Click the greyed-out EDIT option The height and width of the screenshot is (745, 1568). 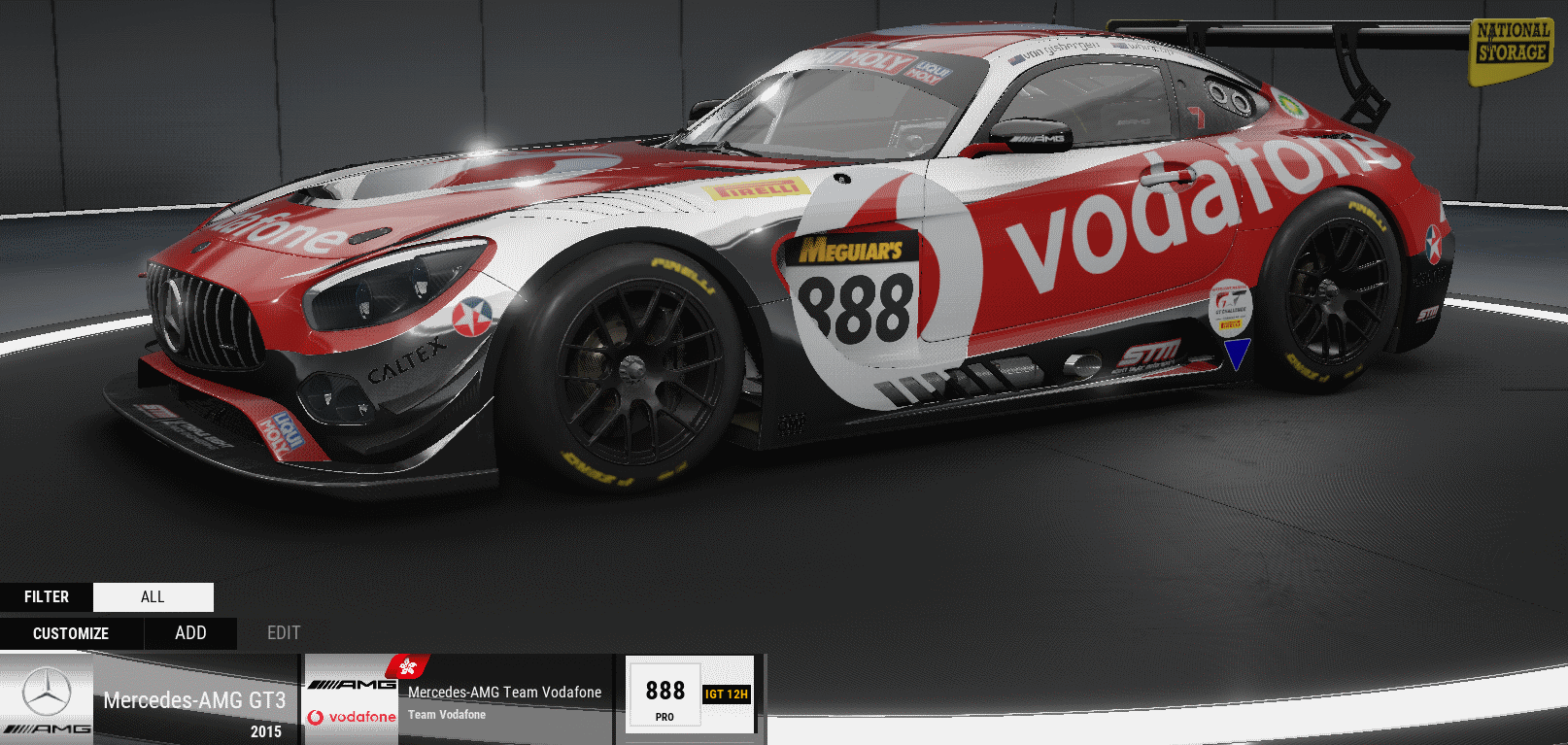point(284,633)
